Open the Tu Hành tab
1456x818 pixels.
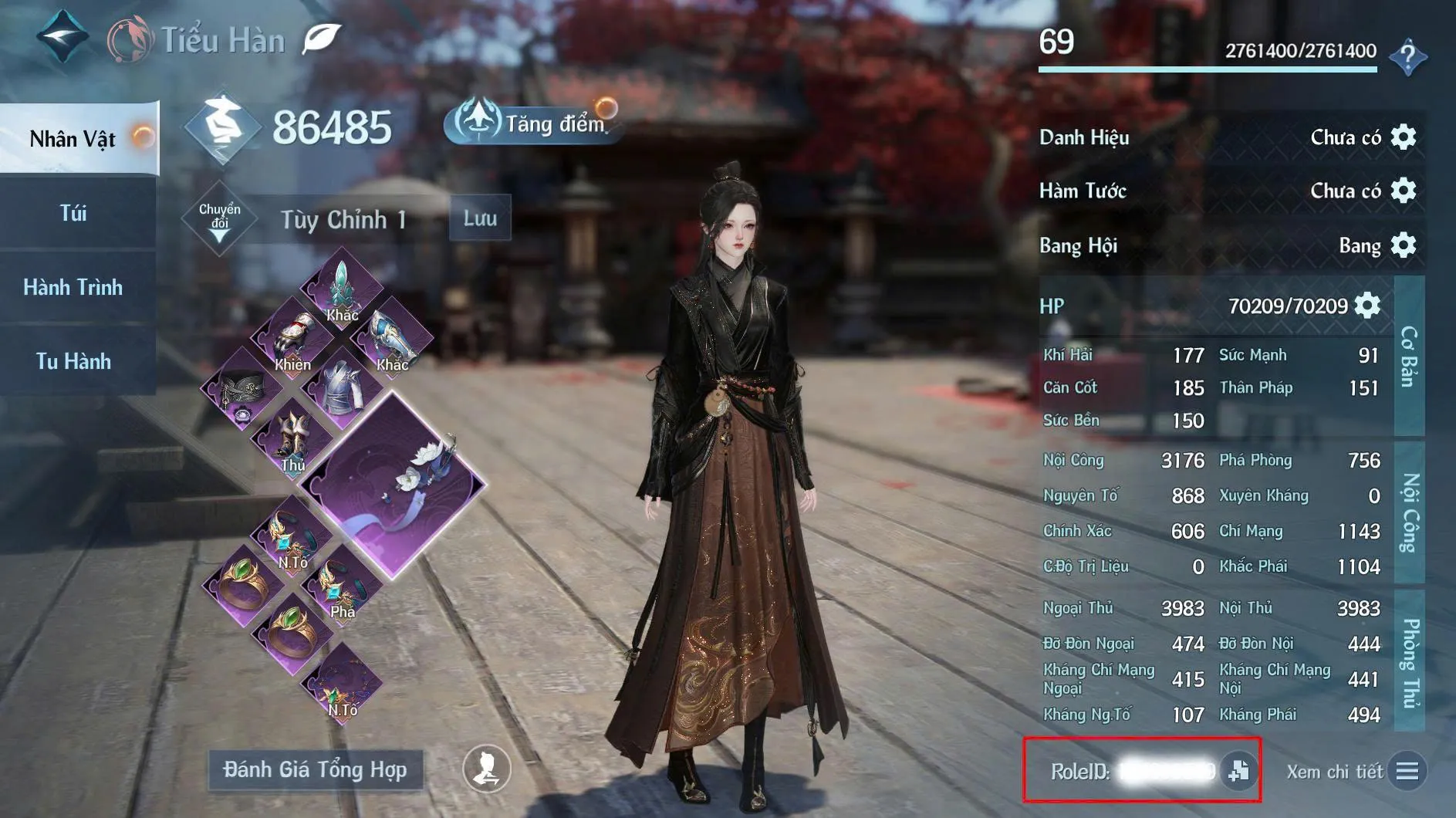click(x=74, y=361)
